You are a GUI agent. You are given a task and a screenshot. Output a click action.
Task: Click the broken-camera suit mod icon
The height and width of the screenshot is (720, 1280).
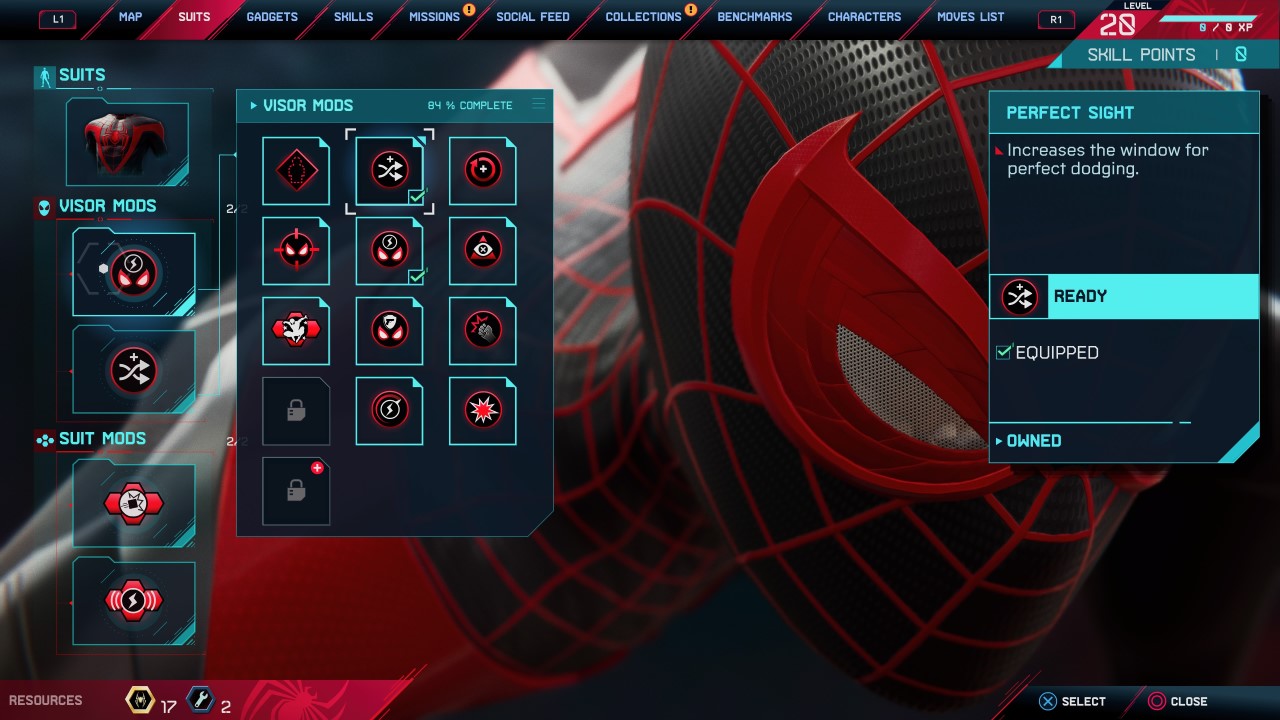coord(133,503)
